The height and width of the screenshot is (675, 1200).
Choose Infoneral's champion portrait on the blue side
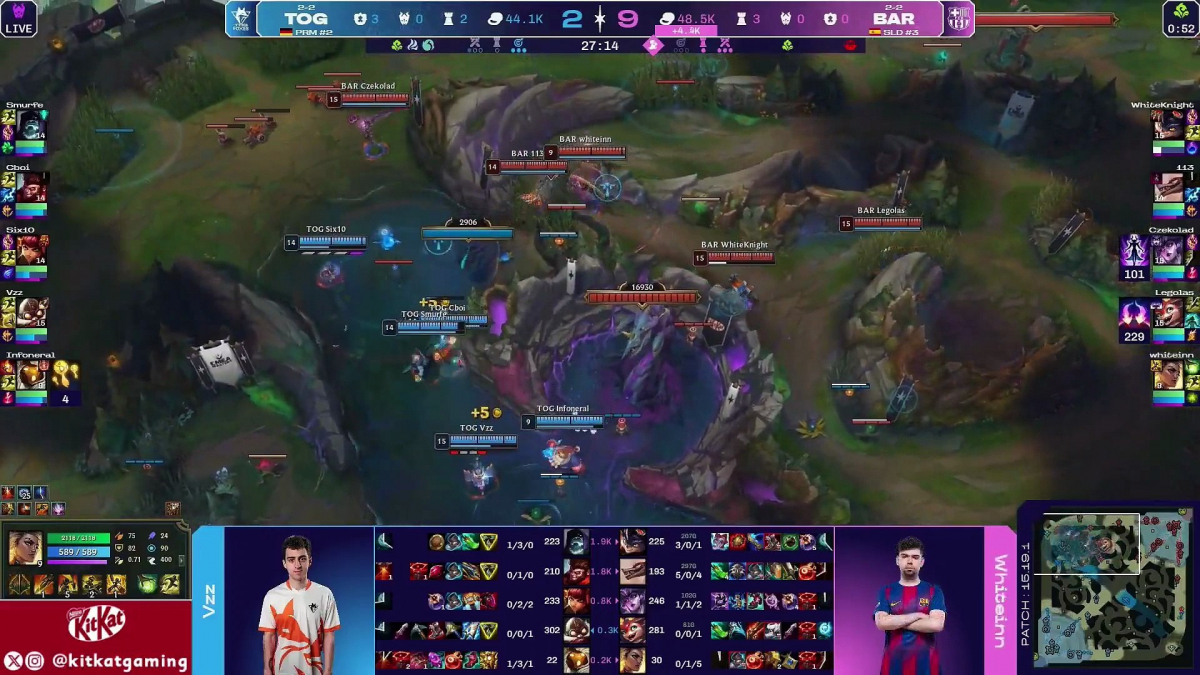pyautogui.click(x=30, y=375)
